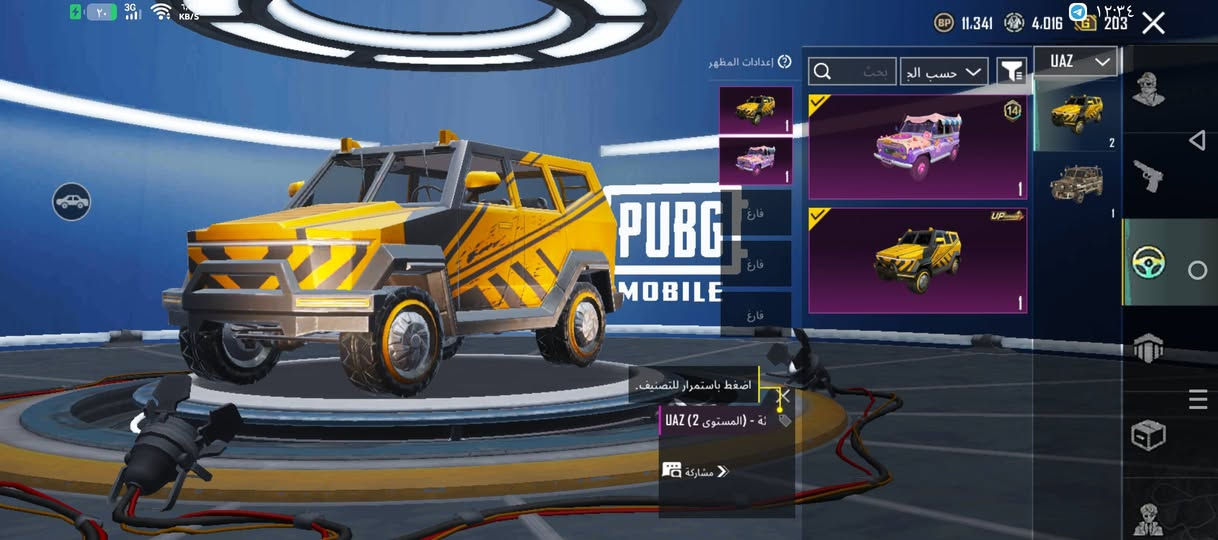The height and width of the screenshot is (540, 1218).
Task: Open the parachute category tab
Action: pos(1147,348)
